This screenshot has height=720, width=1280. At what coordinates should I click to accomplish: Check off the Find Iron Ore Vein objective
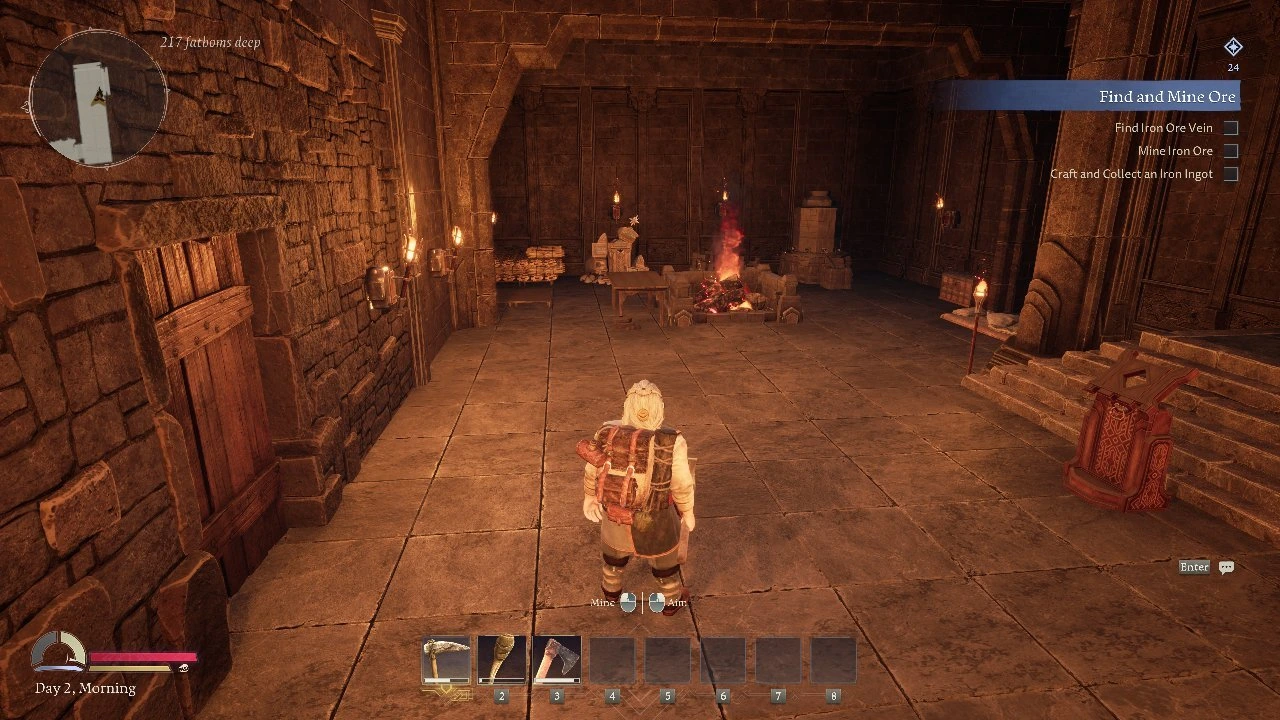(1230, 127)
